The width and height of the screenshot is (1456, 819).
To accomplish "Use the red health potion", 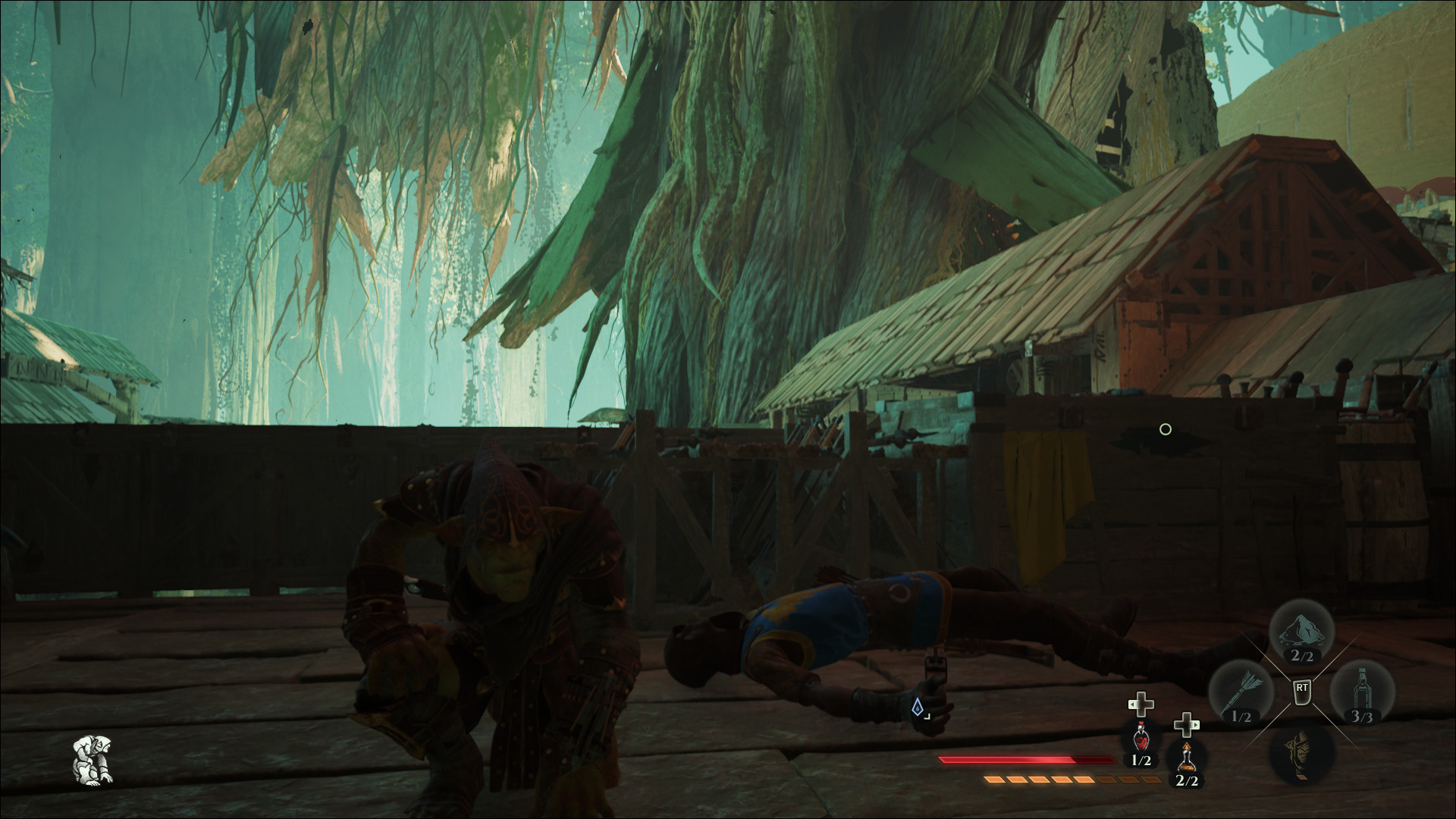I will (x=1141, y=736).
